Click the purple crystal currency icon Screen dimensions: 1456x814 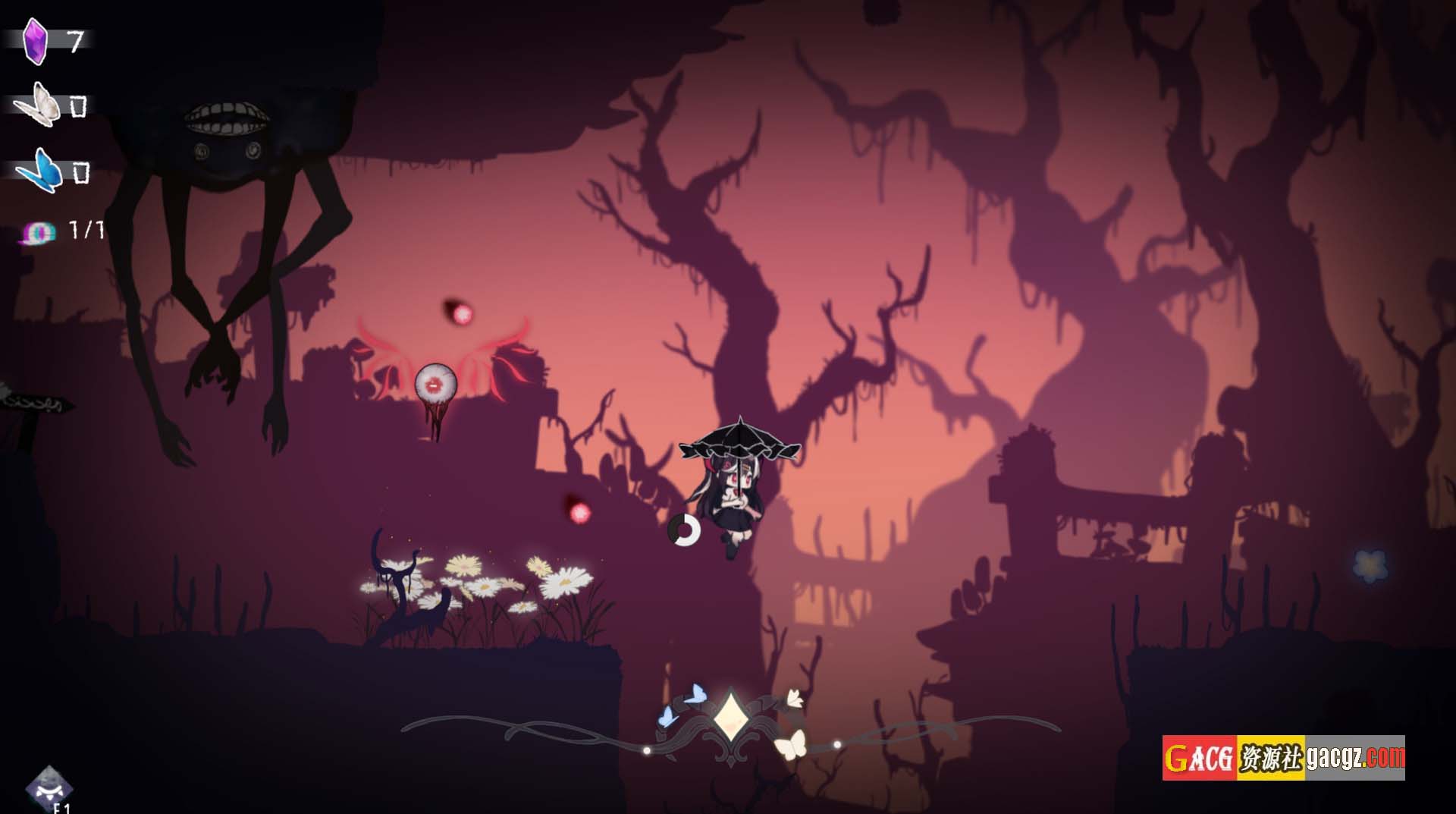point(35,40)
